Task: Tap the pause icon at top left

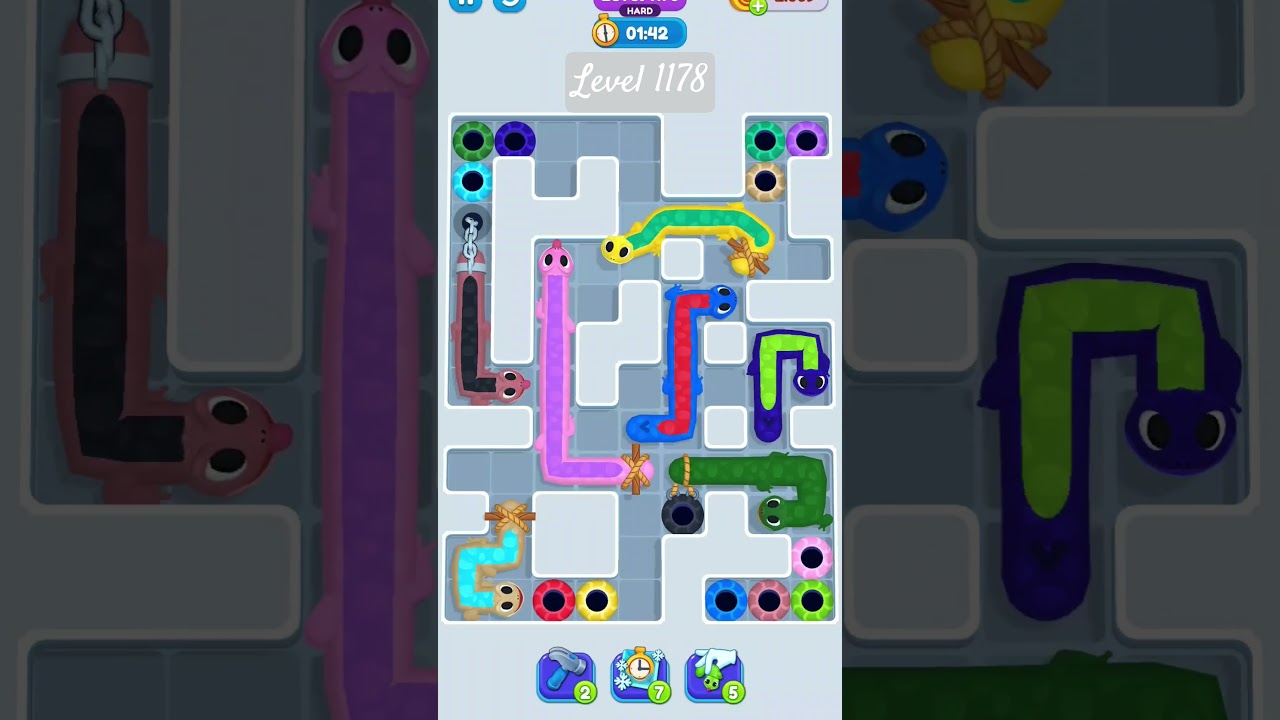Action: [x=465, y=5]
